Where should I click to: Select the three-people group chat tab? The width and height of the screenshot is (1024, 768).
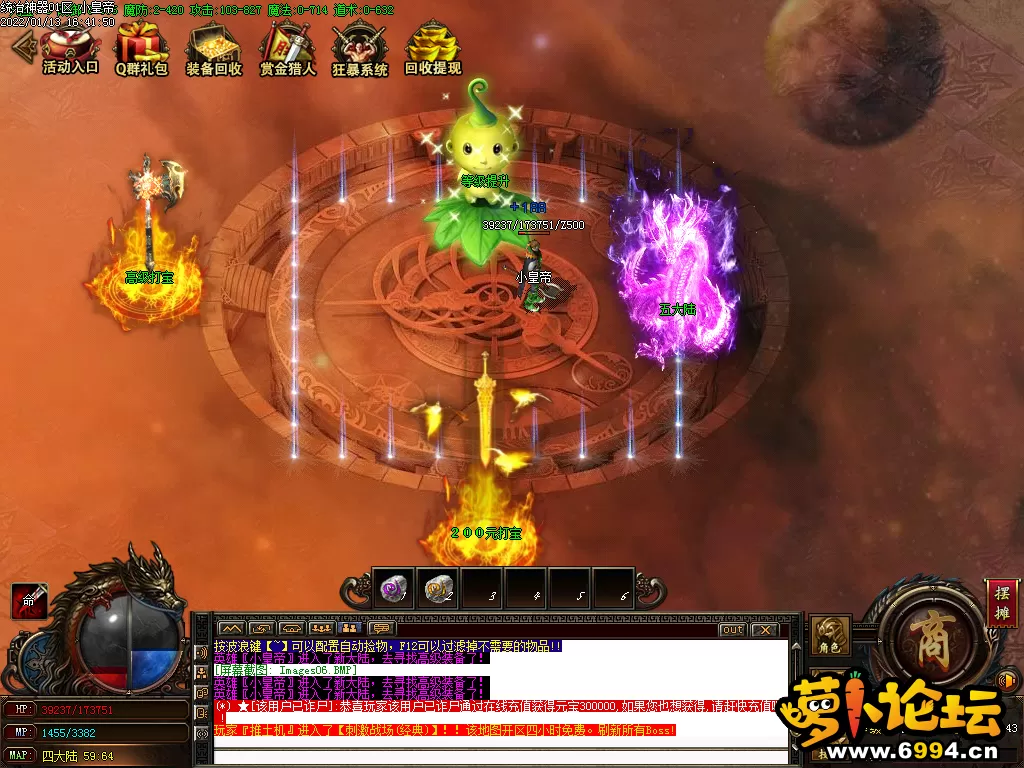tap(321, 629)
